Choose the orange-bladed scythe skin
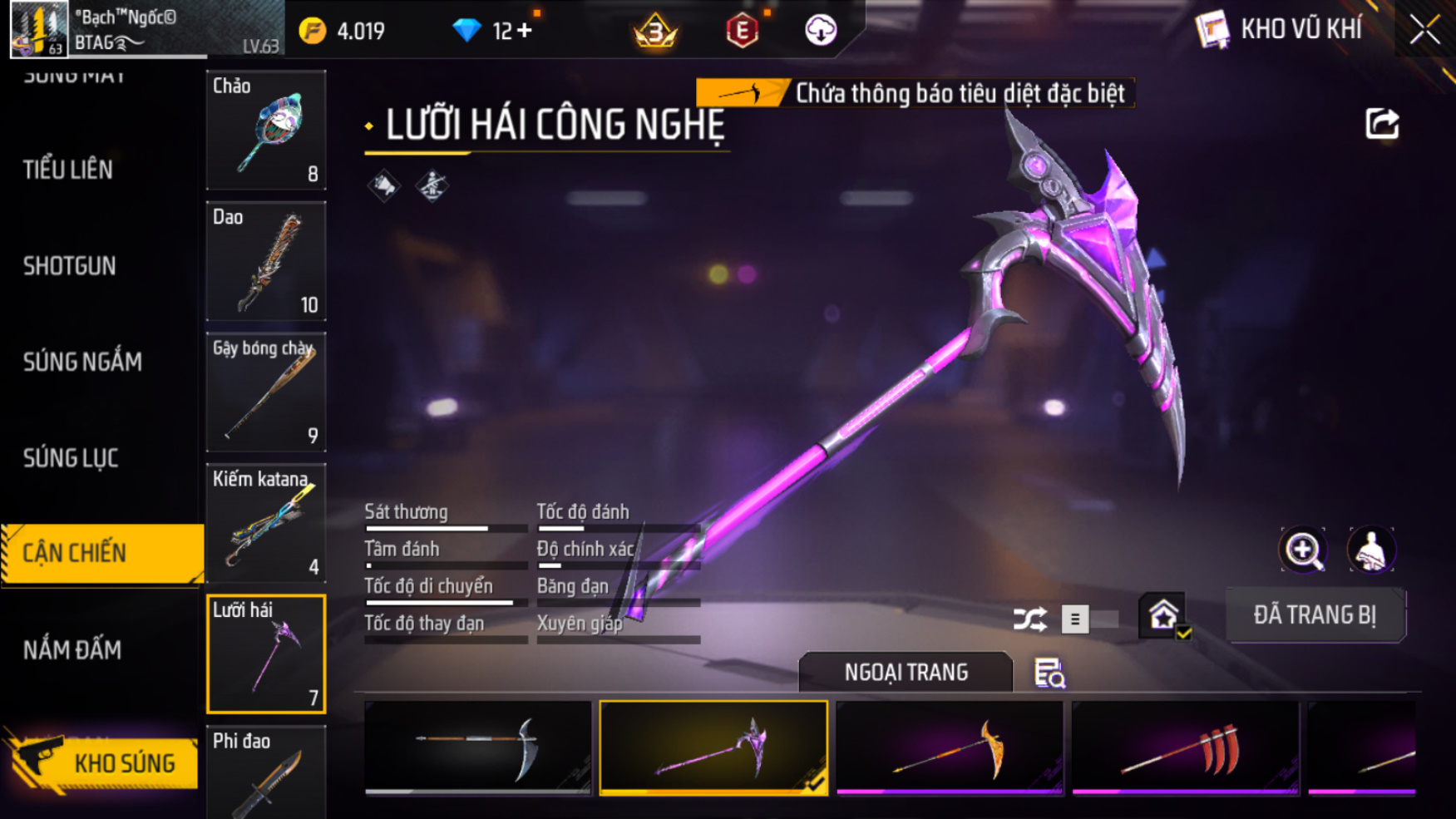 point(950,747)
